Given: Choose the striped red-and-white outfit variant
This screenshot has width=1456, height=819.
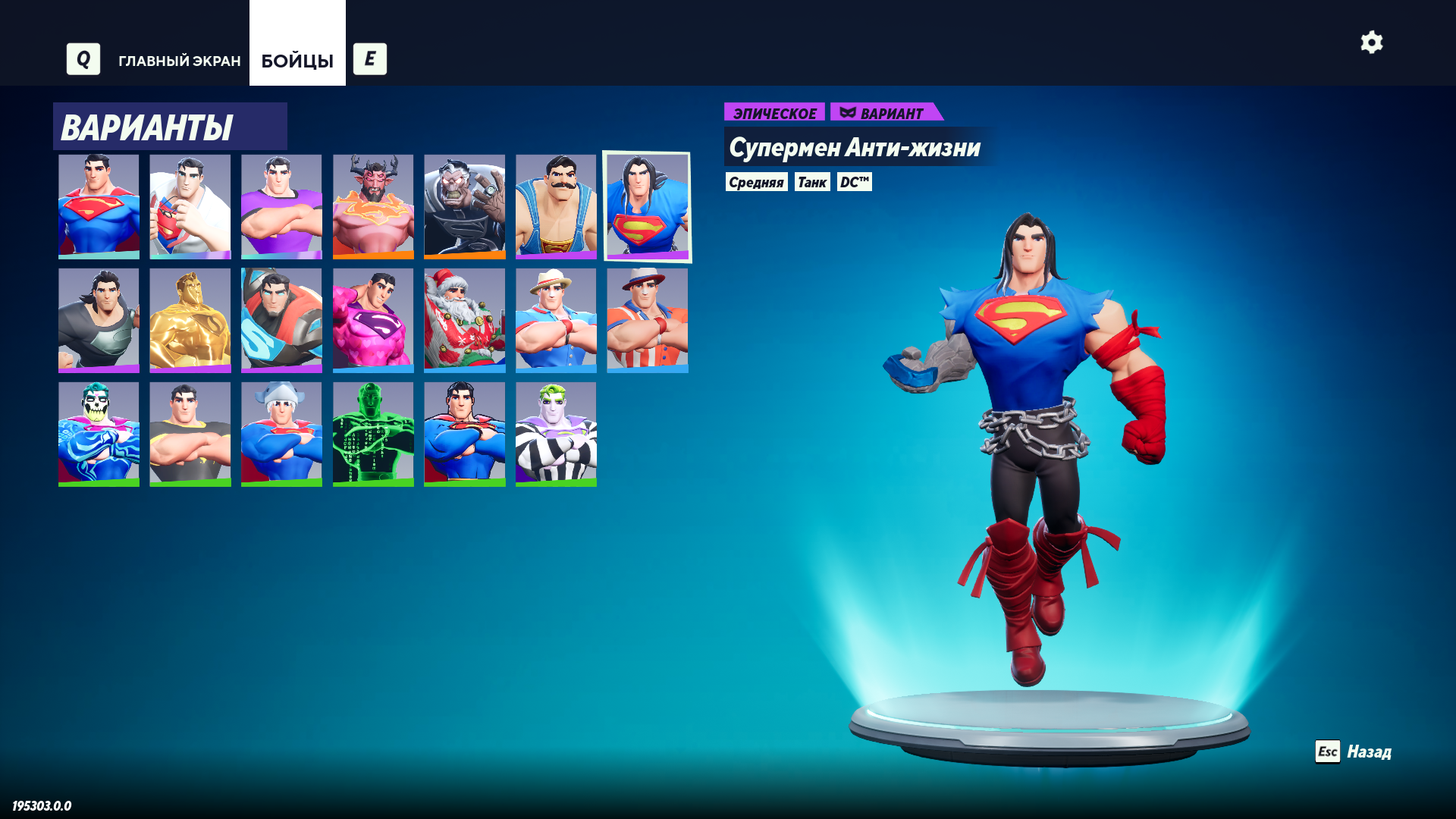Looking at the screenshot, I should [647, 320].
